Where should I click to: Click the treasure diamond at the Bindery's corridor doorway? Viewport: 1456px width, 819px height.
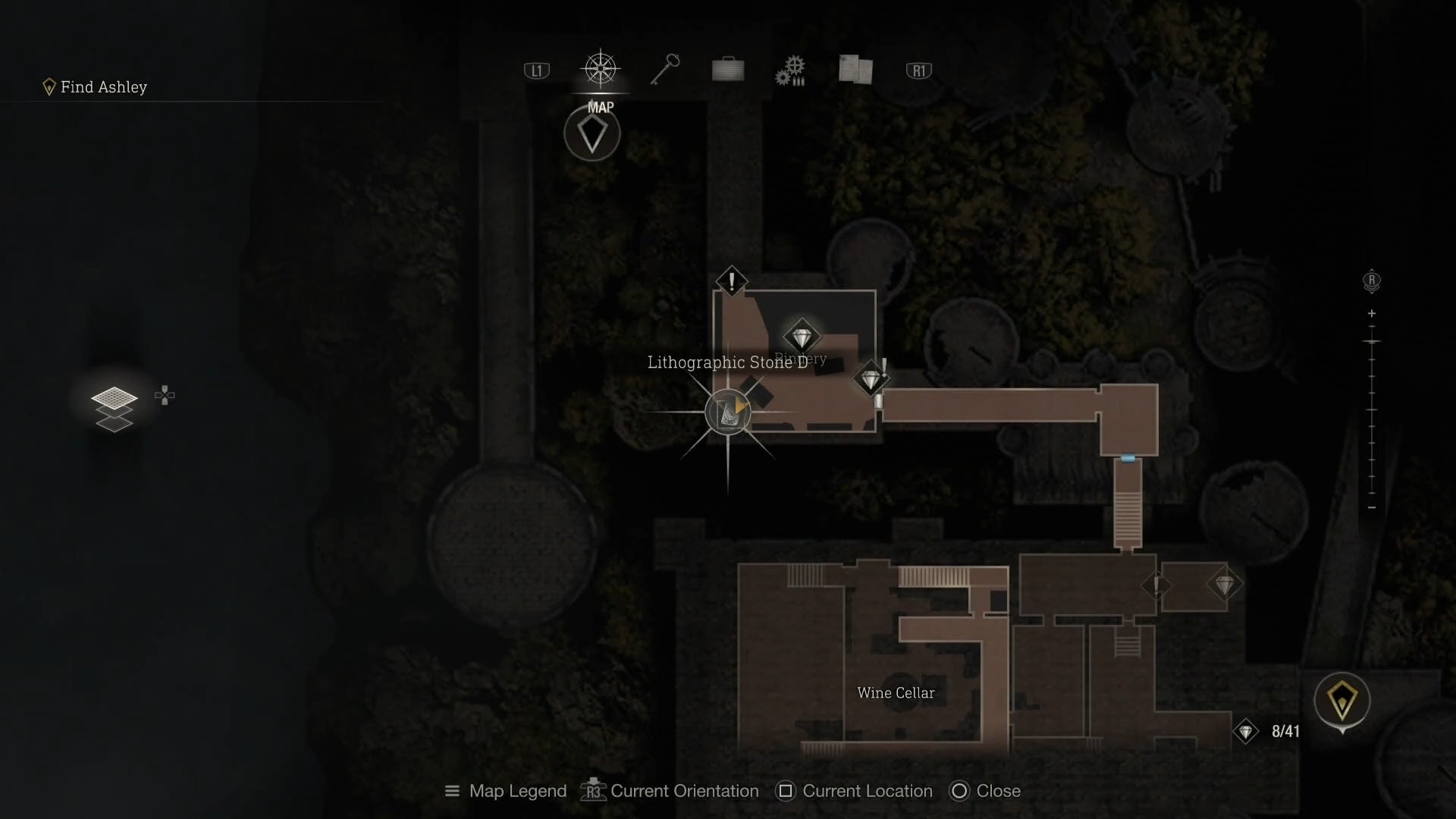[x=870, y=378]
